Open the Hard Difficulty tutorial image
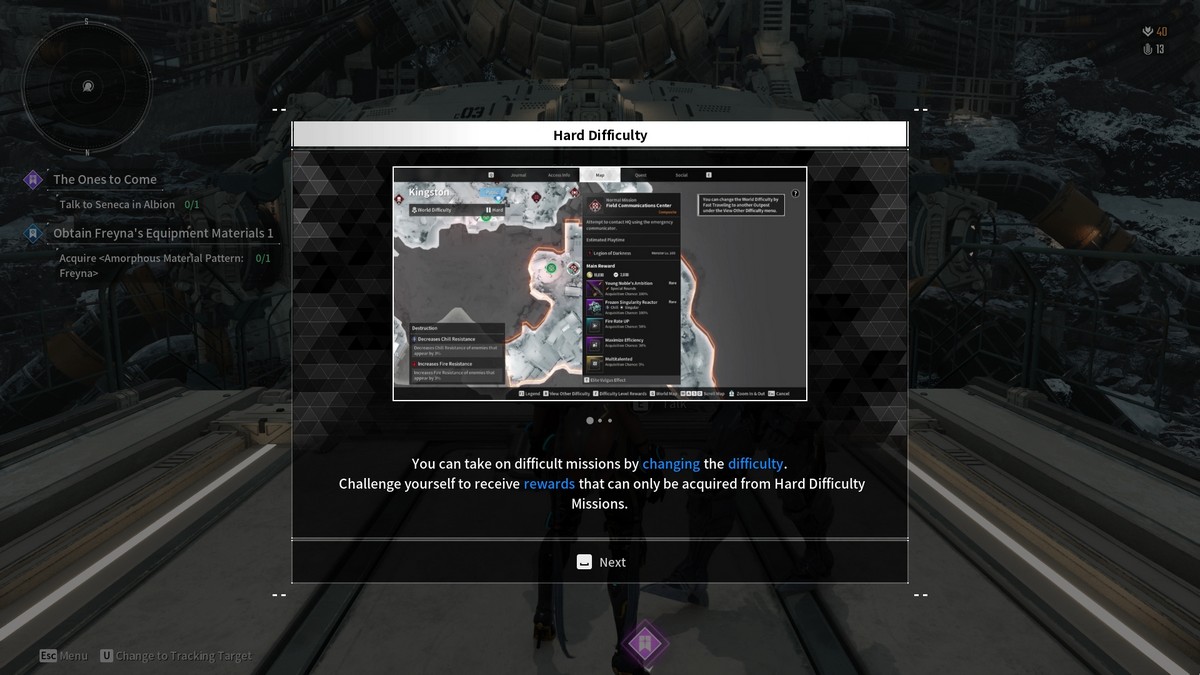This screenshot has height=675, width=1200. 600,284
